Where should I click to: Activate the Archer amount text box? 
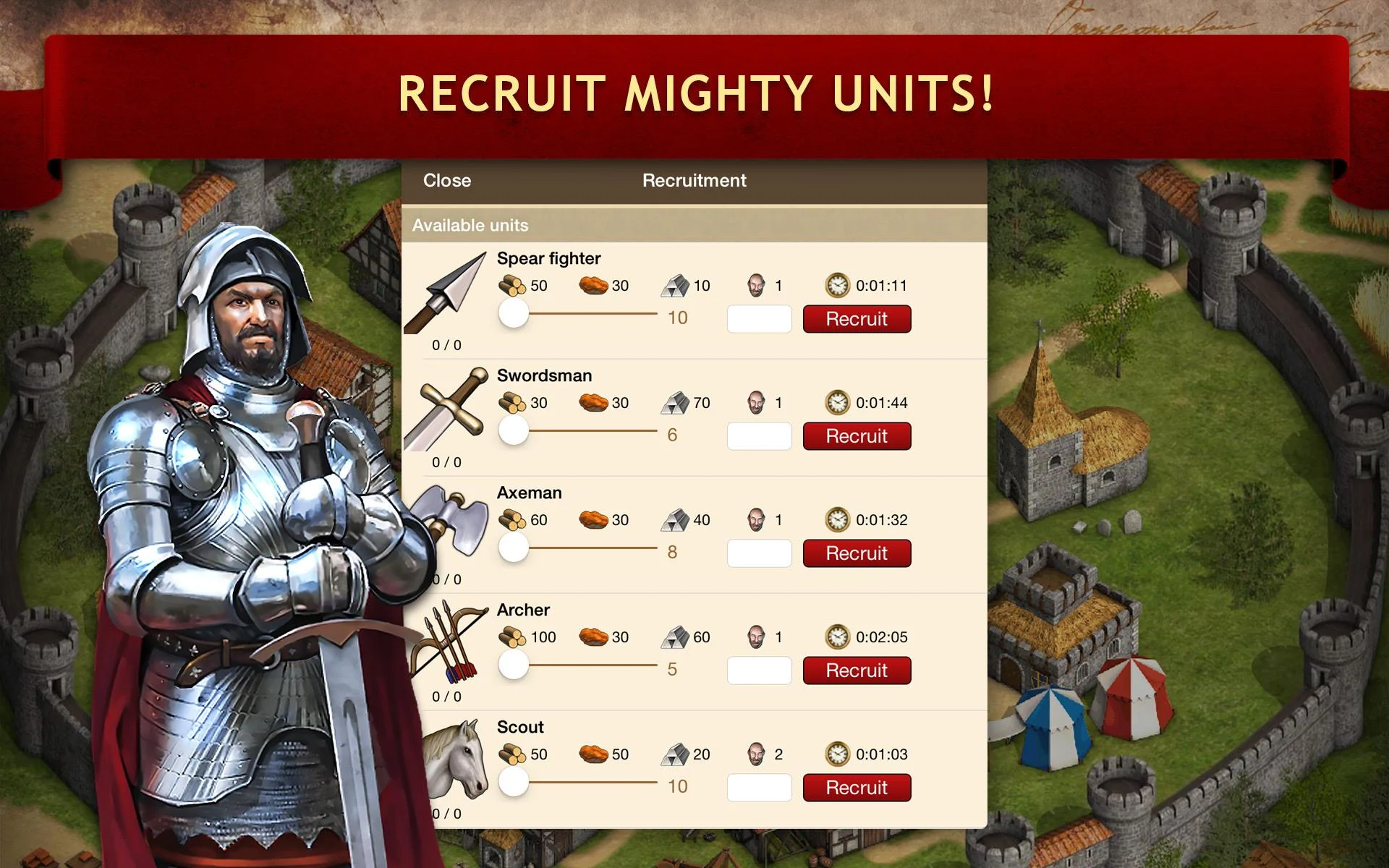pos(759,671)
